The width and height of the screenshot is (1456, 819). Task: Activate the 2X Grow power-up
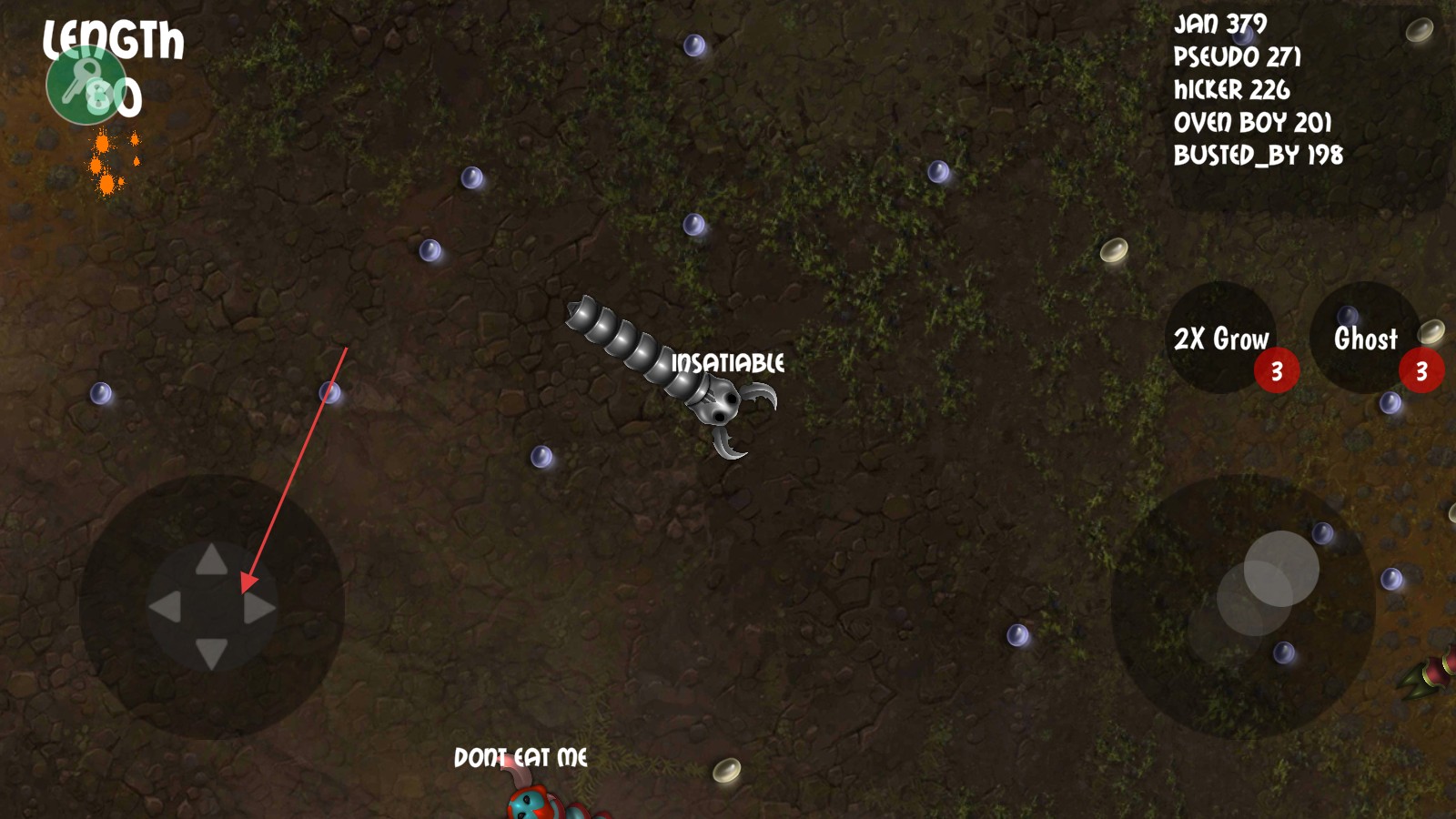coord(1220,338)
